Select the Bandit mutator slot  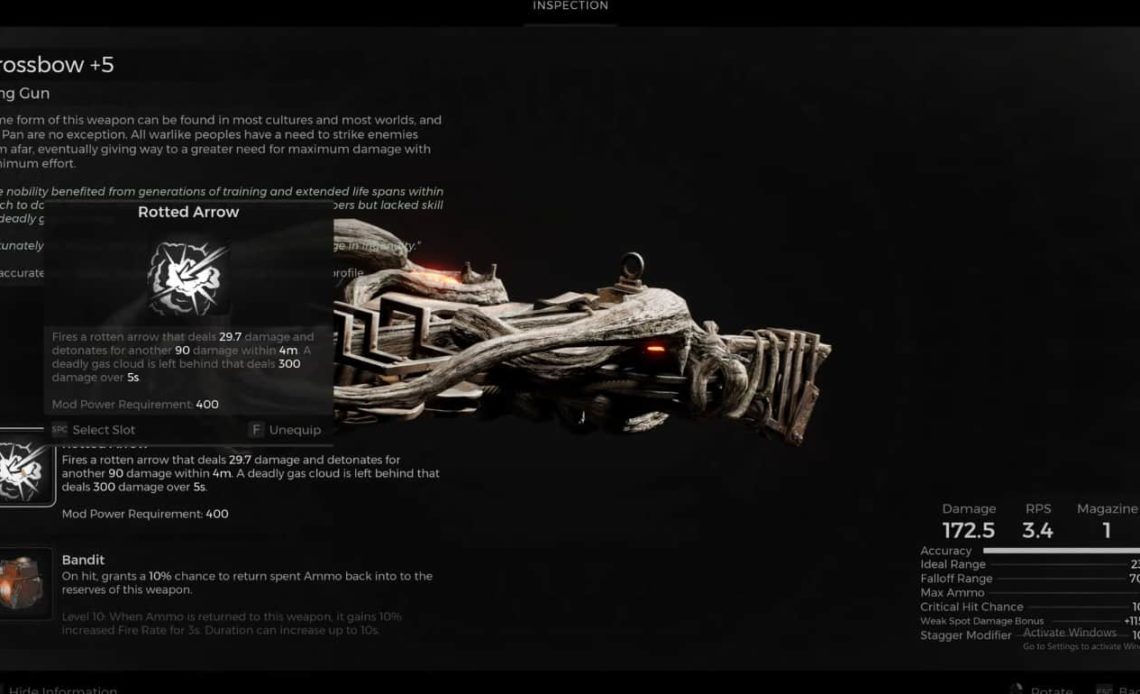pos(25,583)
